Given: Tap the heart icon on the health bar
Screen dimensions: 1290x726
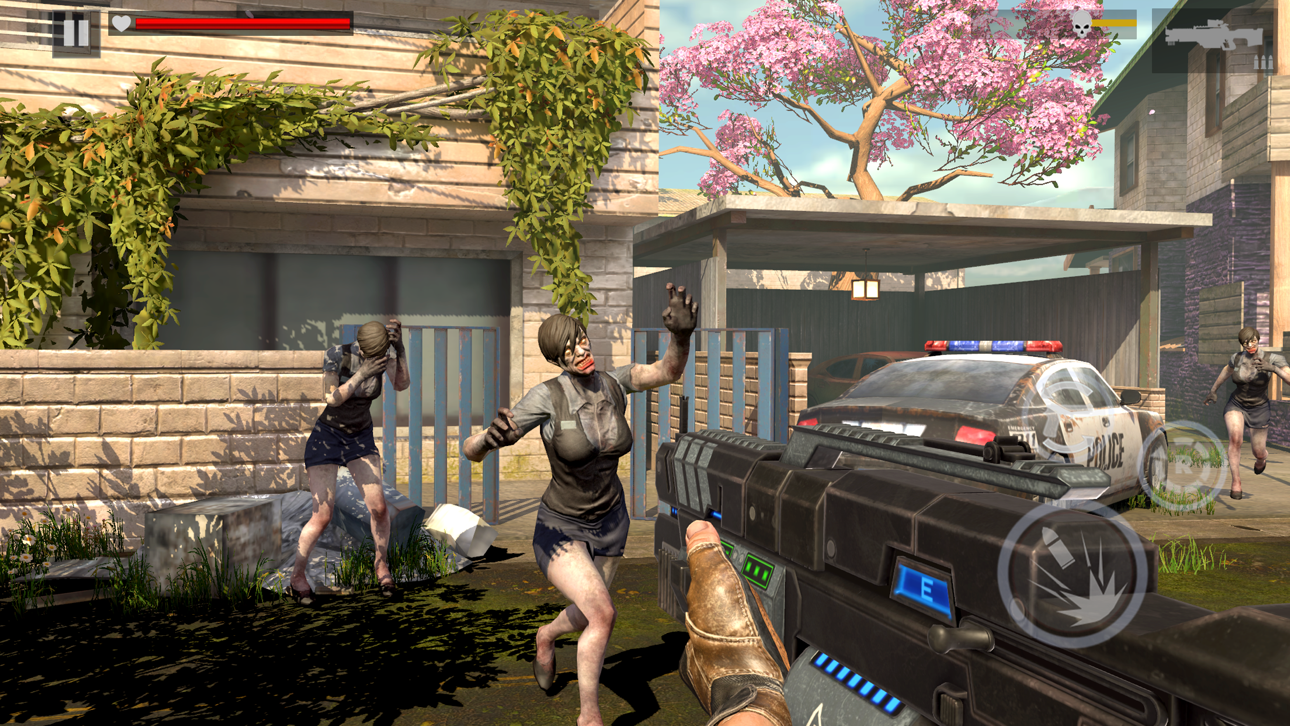Looking at the screenshot, I should point(120,26).
